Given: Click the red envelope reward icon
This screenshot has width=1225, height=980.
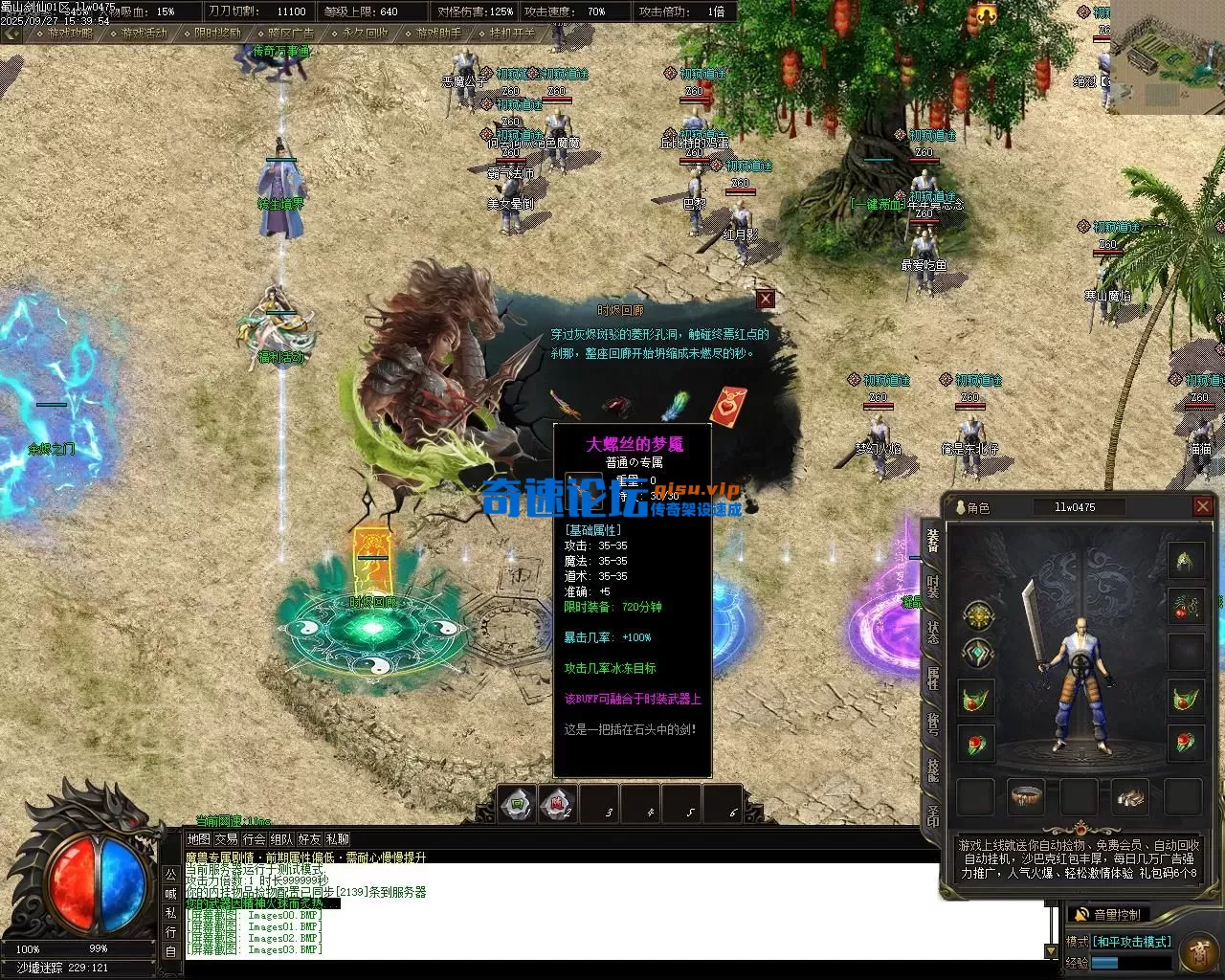Looking at the screenshot, I should point(727,407).
